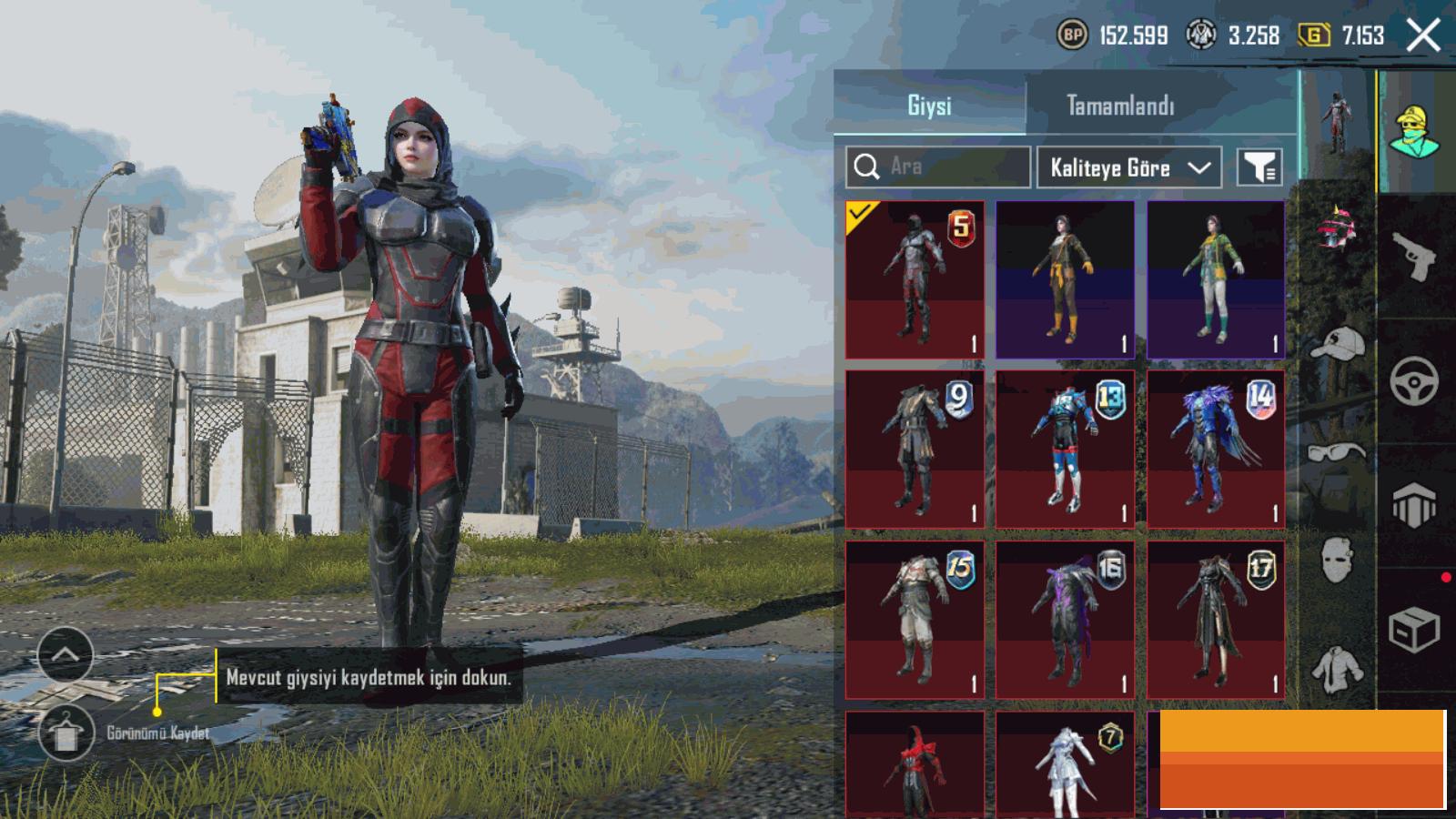Image resolution: width=1456 pixels, height=819 pixels.
Task: Pick the green jacket outfit tile
Action: [1216, 279]
